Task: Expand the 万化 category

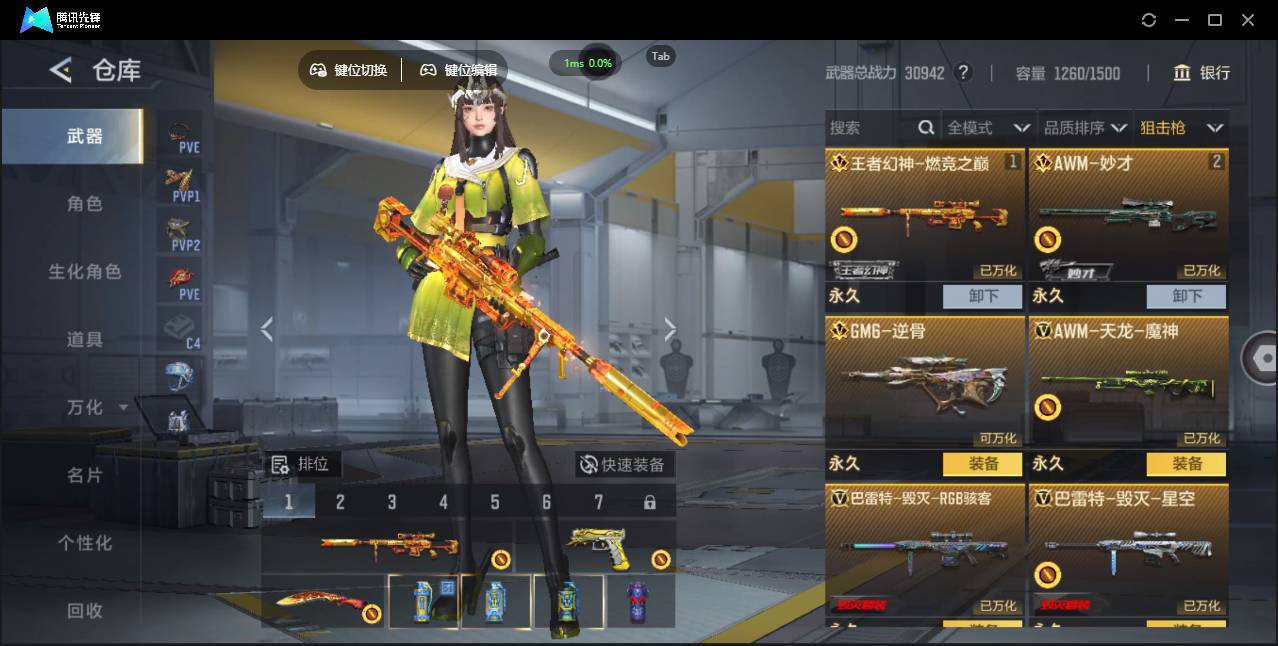Action: coord(95,408)
